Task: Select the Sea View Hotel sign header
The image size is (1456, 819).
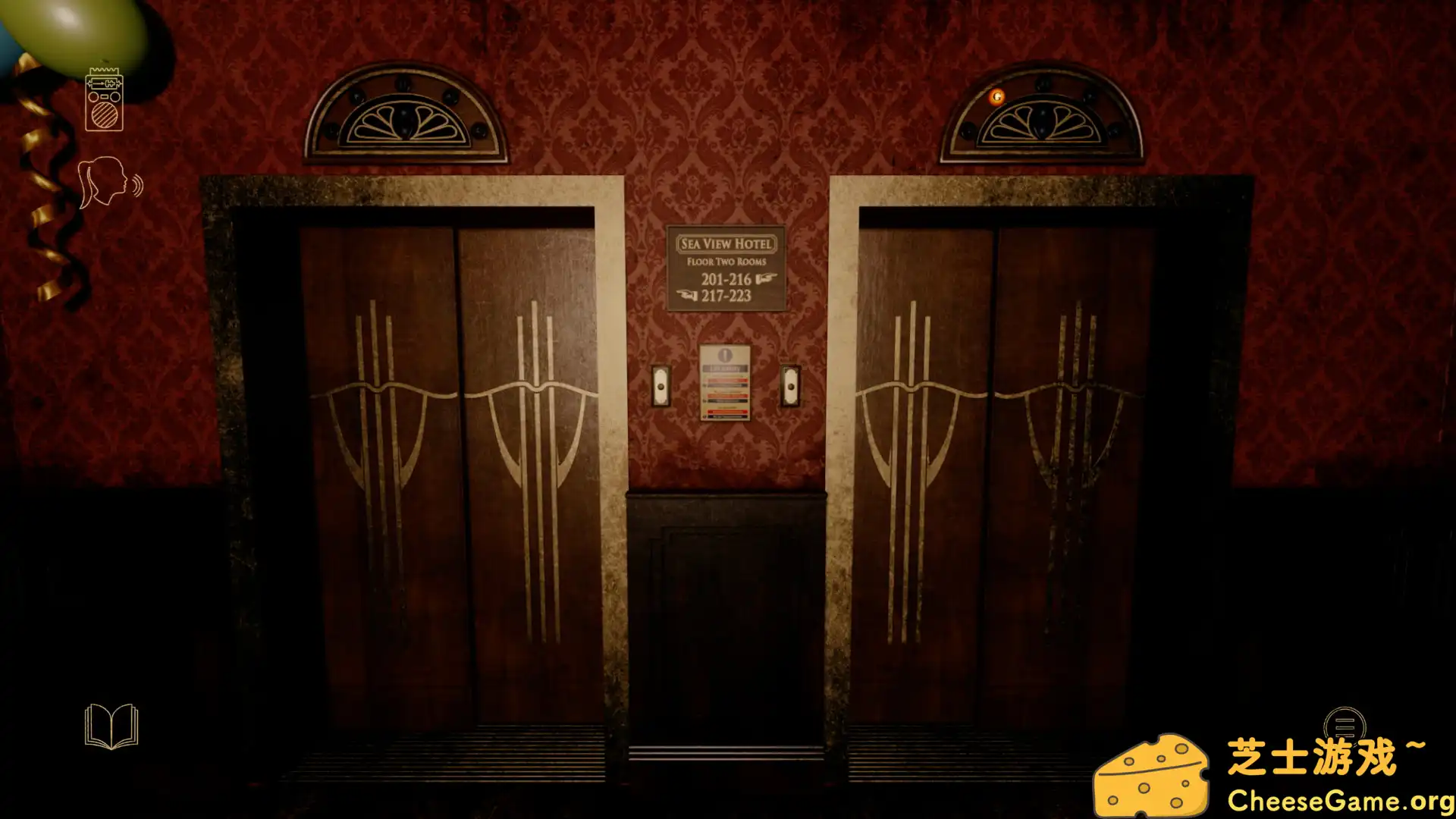Action: tap(726, 243)
